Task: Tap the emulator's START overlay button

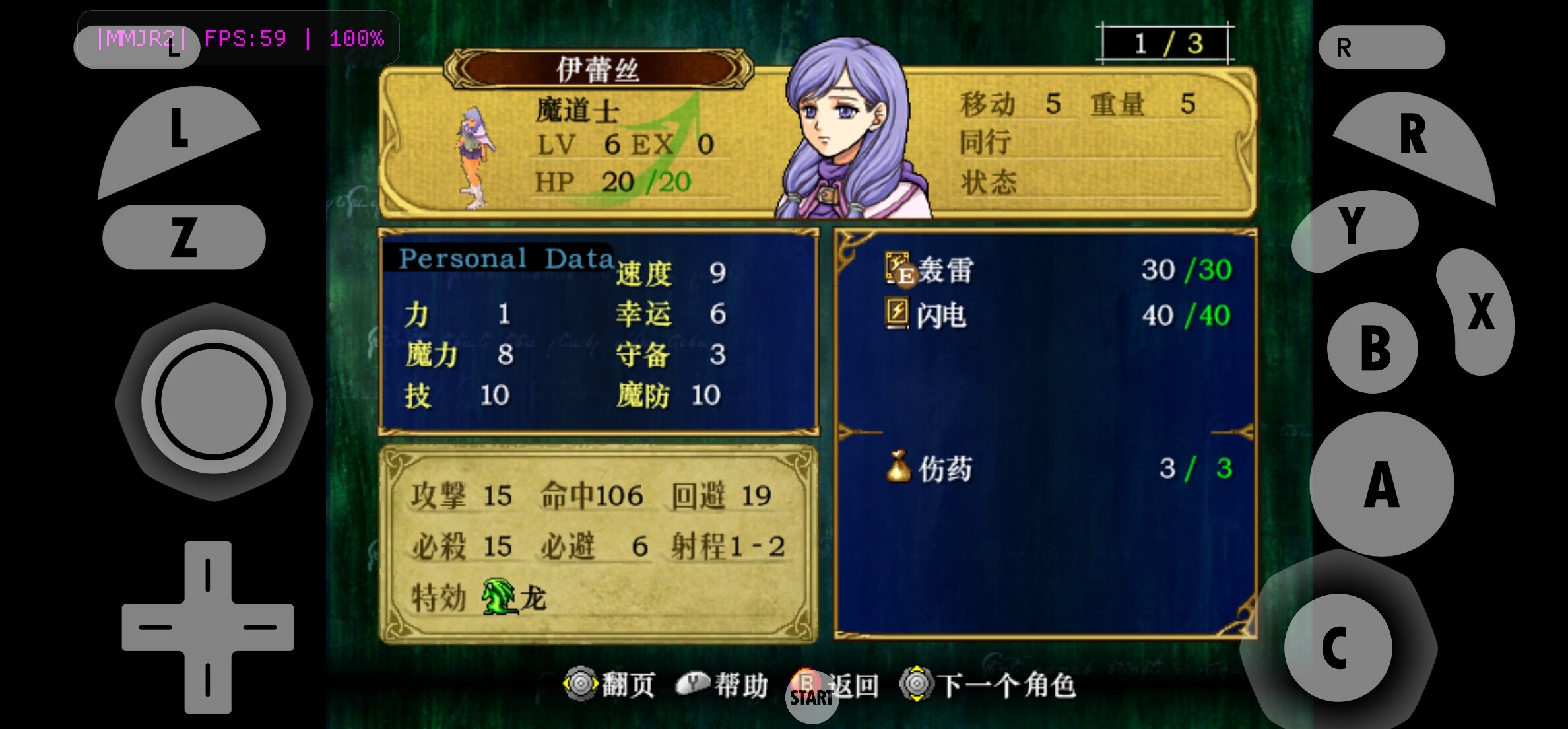Action: coord(811,697)
